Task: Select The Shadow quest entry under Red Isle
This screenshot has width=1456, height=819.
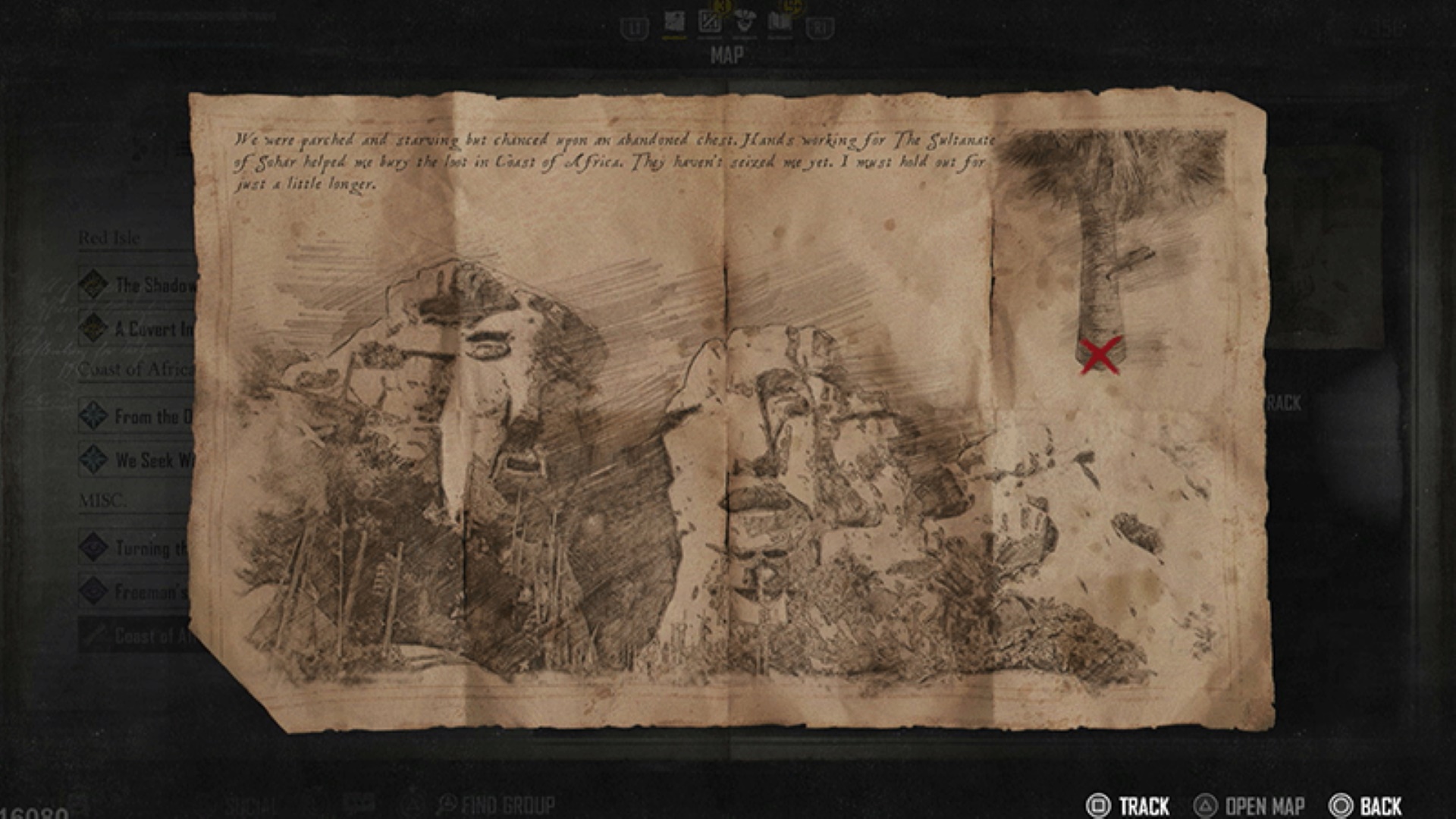Action: coord(144,285)
